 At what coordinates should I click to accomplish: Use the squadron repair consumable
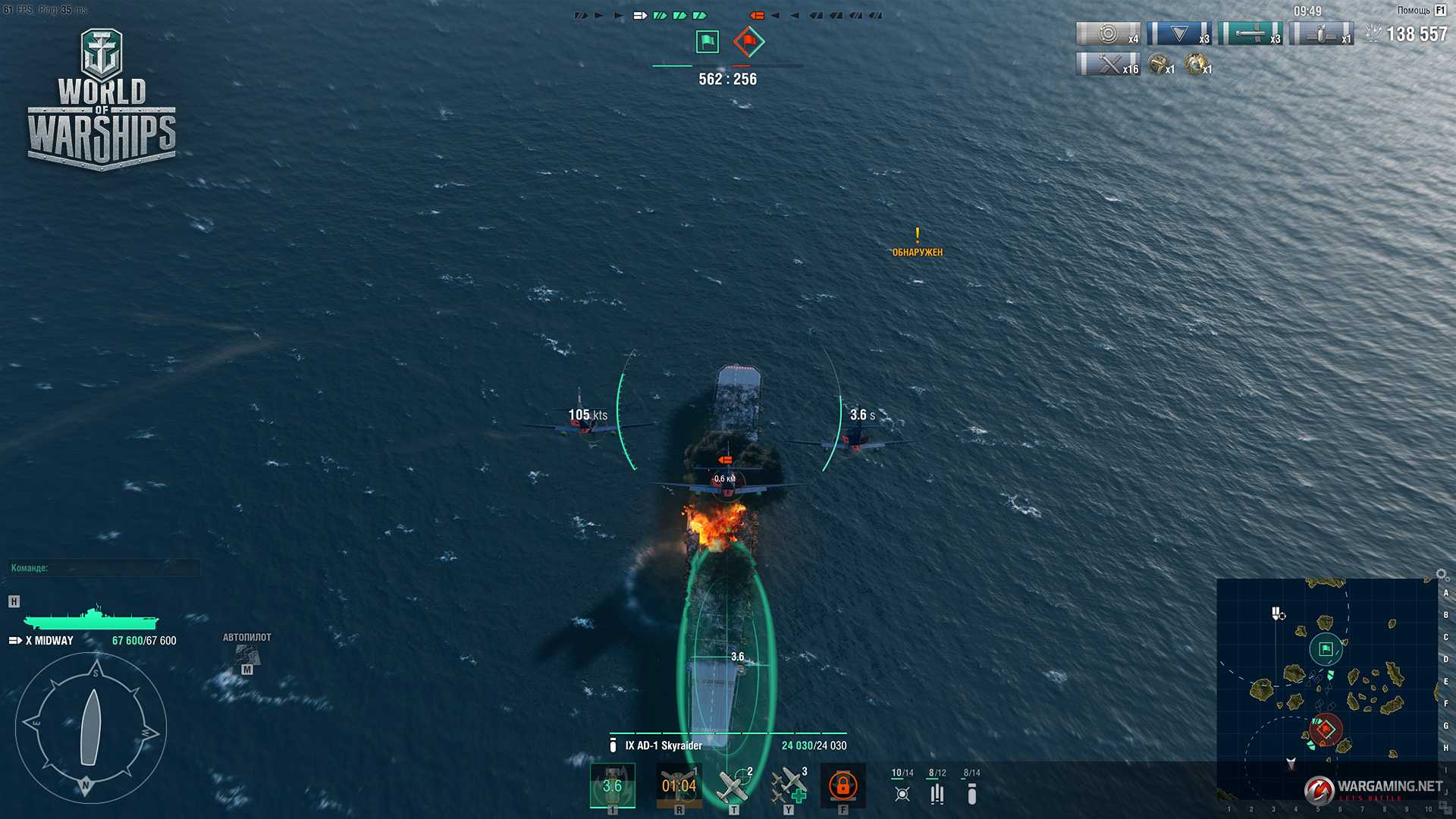coord(789,786)
